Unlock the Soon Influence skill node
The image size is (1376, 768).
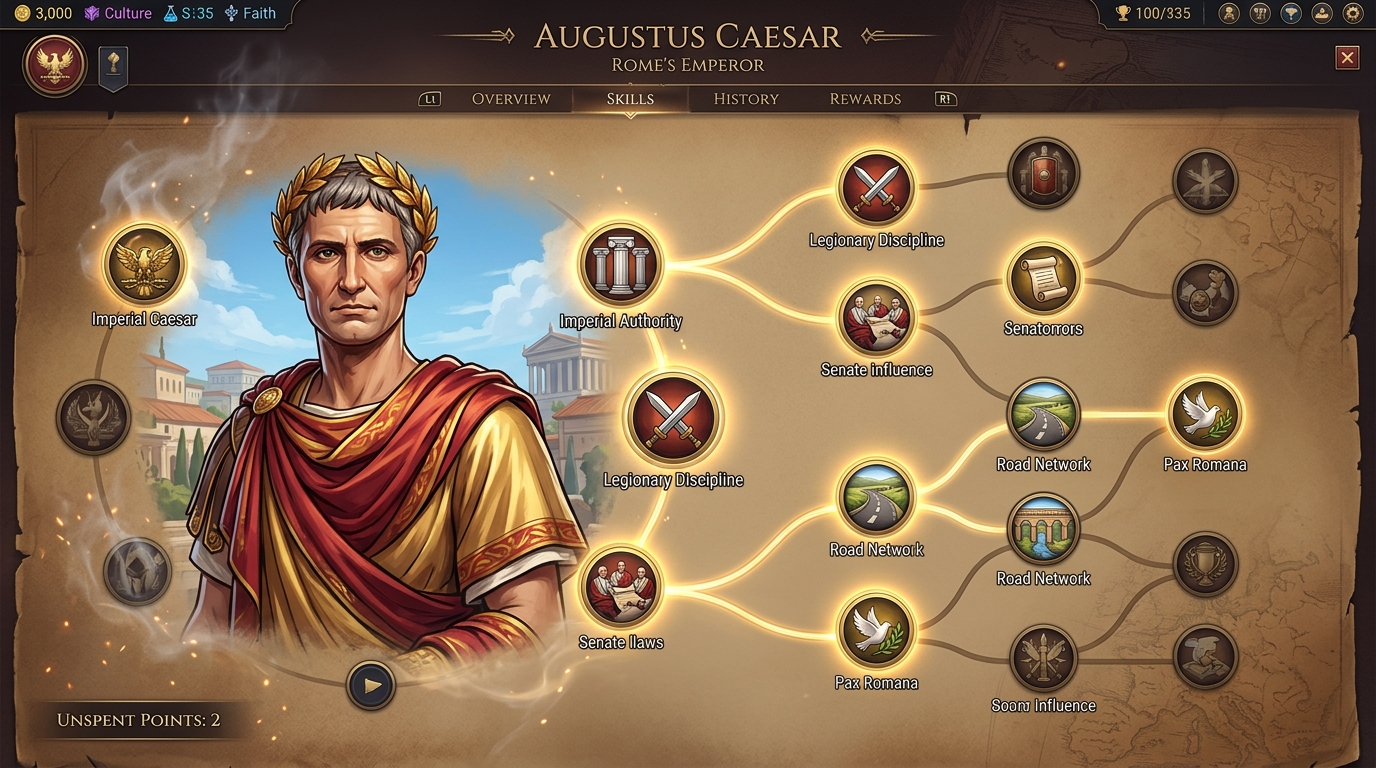1043,659
